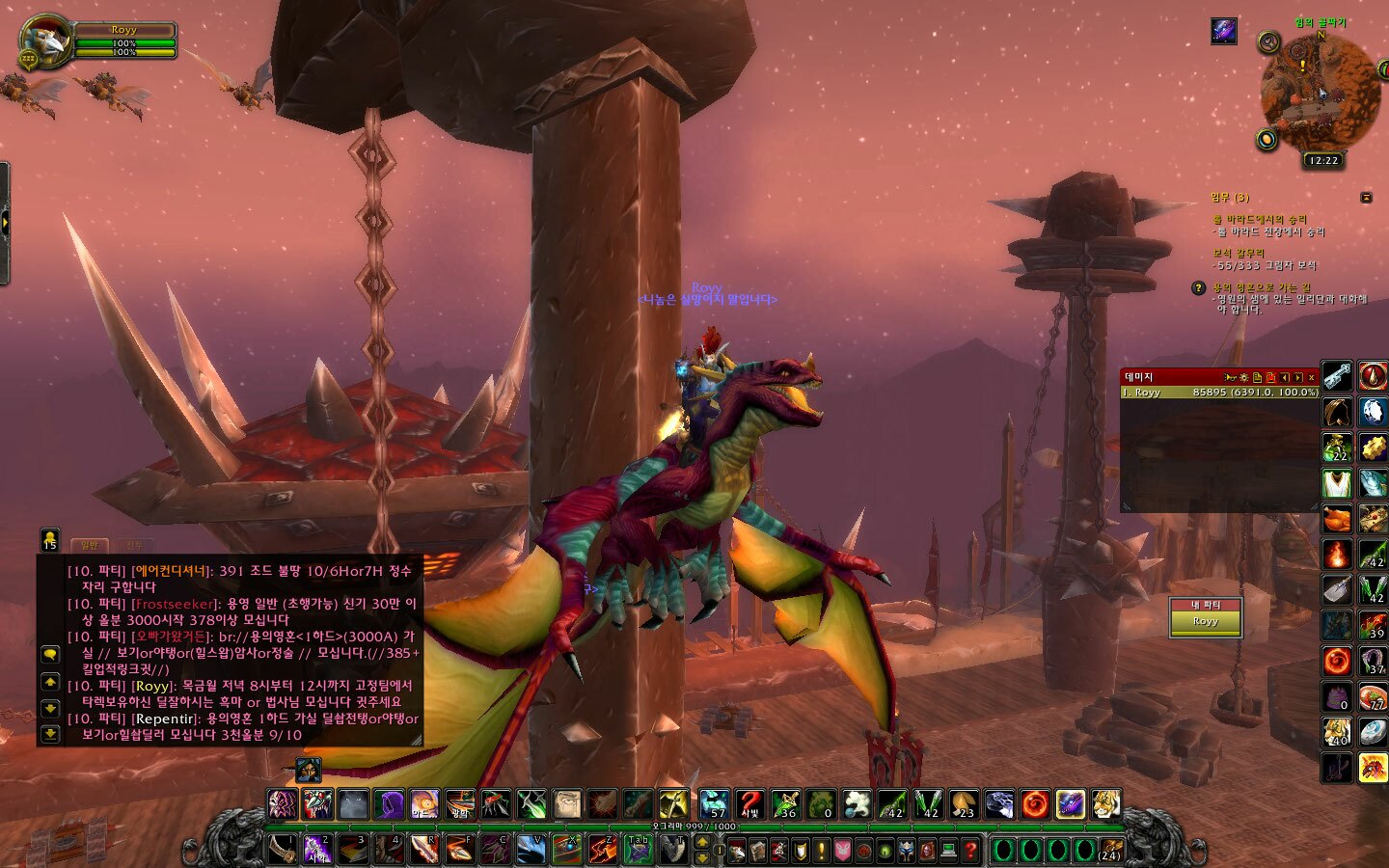
Task: Use the skeleton key item slot
Action: click(1337, 376)
